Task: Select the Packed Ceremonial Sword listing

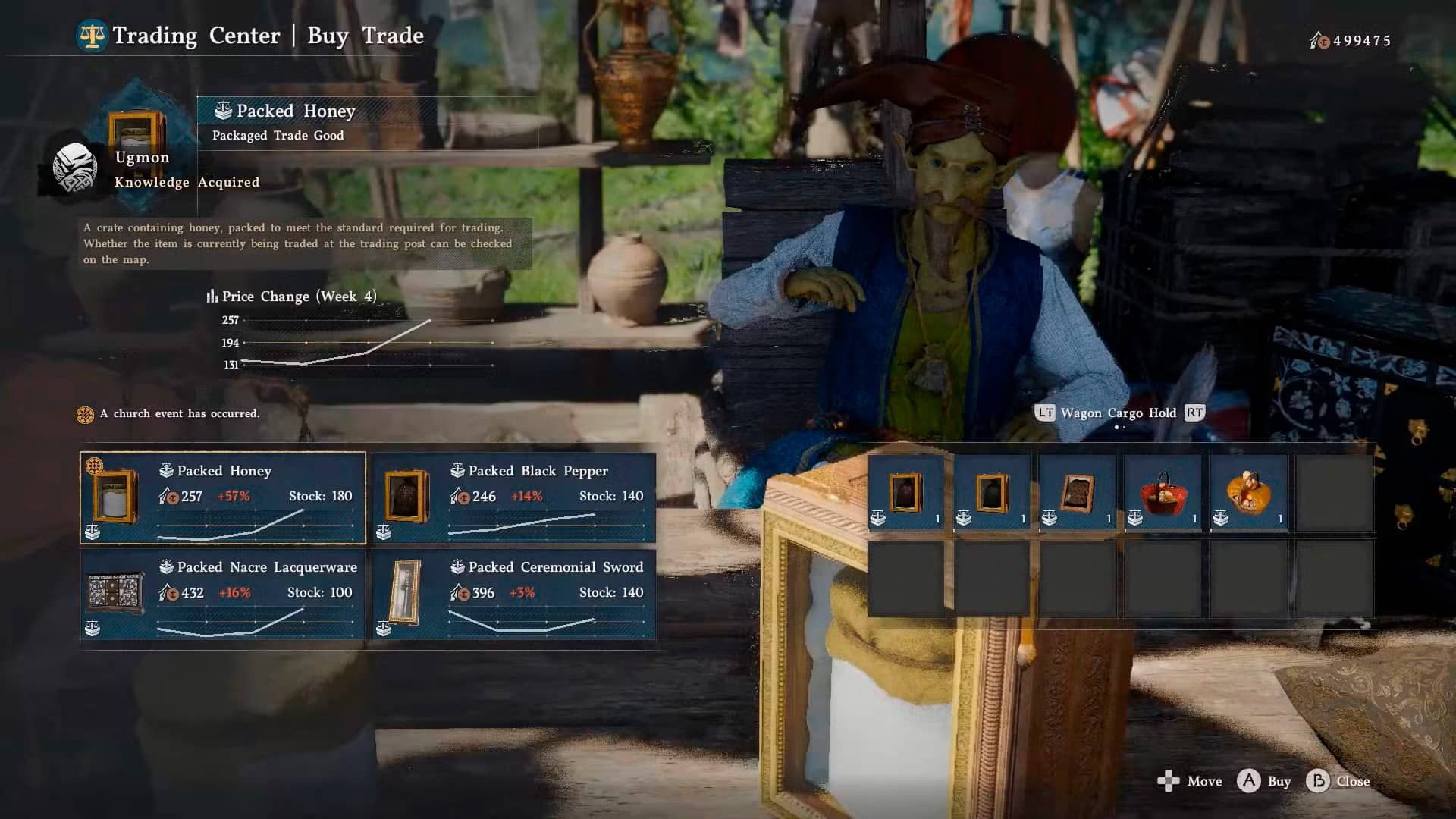Action: (513, 595)
